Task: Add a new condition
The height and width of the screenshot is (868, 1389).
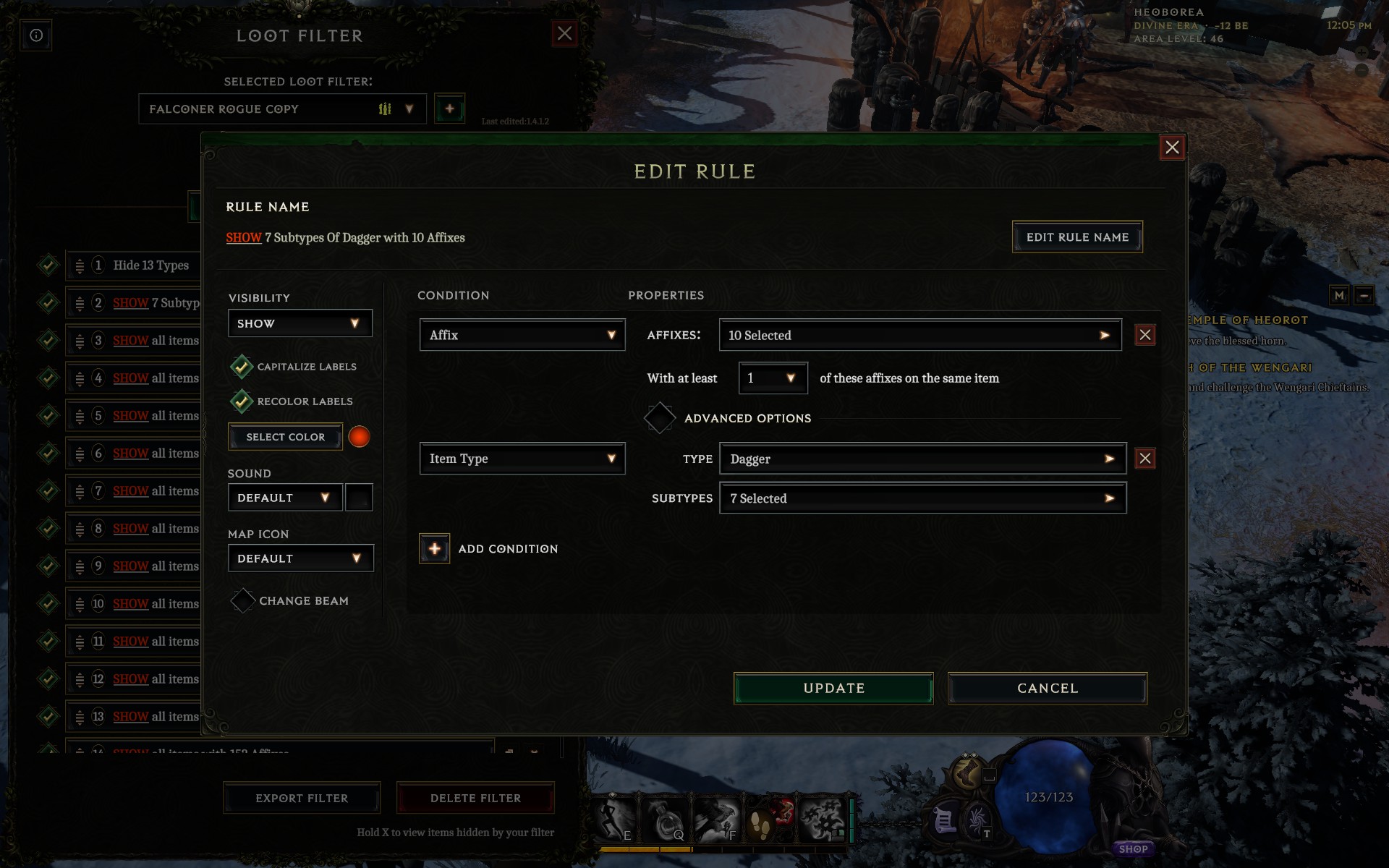Action: pos(435,549)
